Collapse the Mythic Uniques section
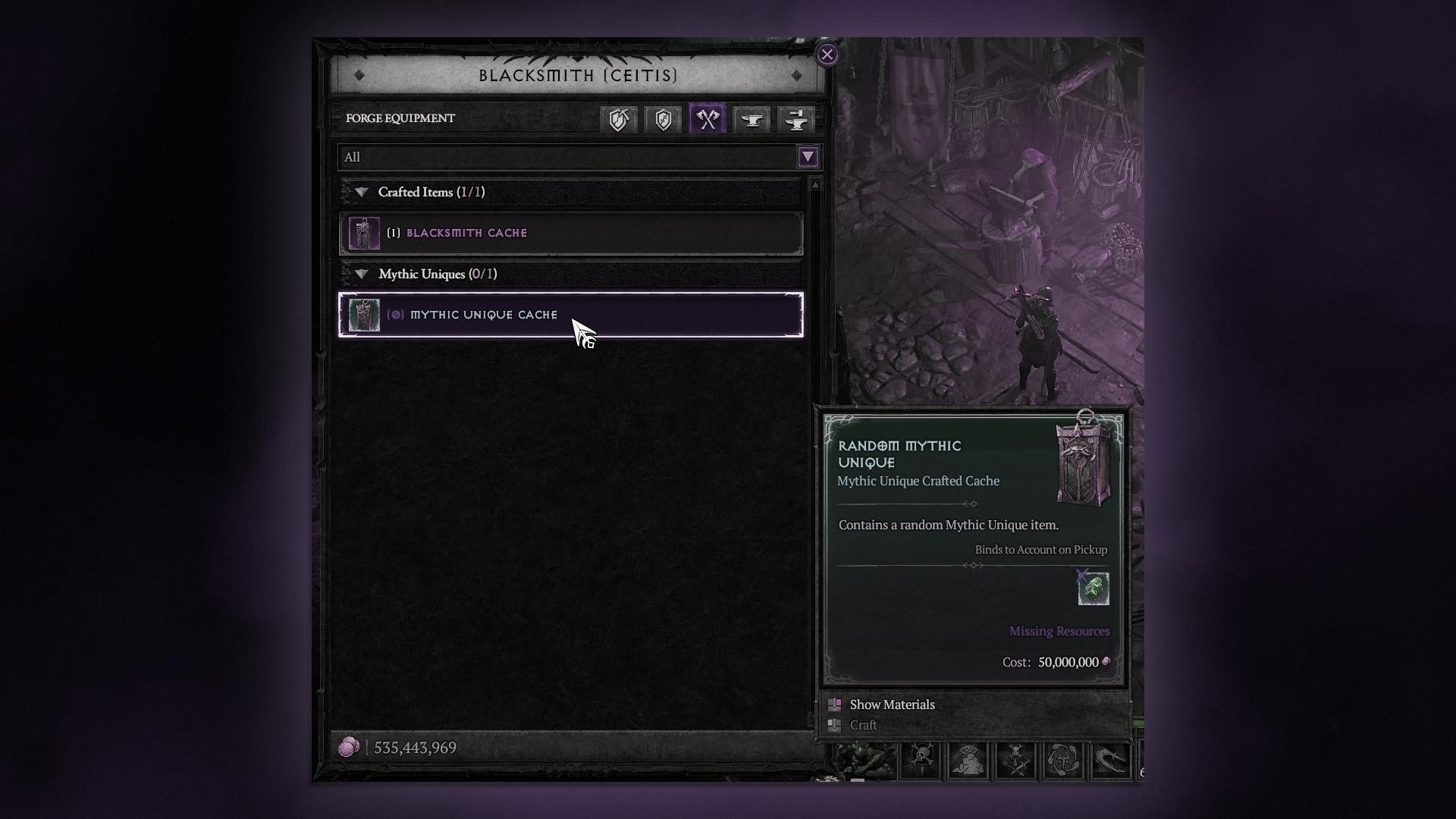This screenshot has height=819, width=1456. (x=362, y=275)
